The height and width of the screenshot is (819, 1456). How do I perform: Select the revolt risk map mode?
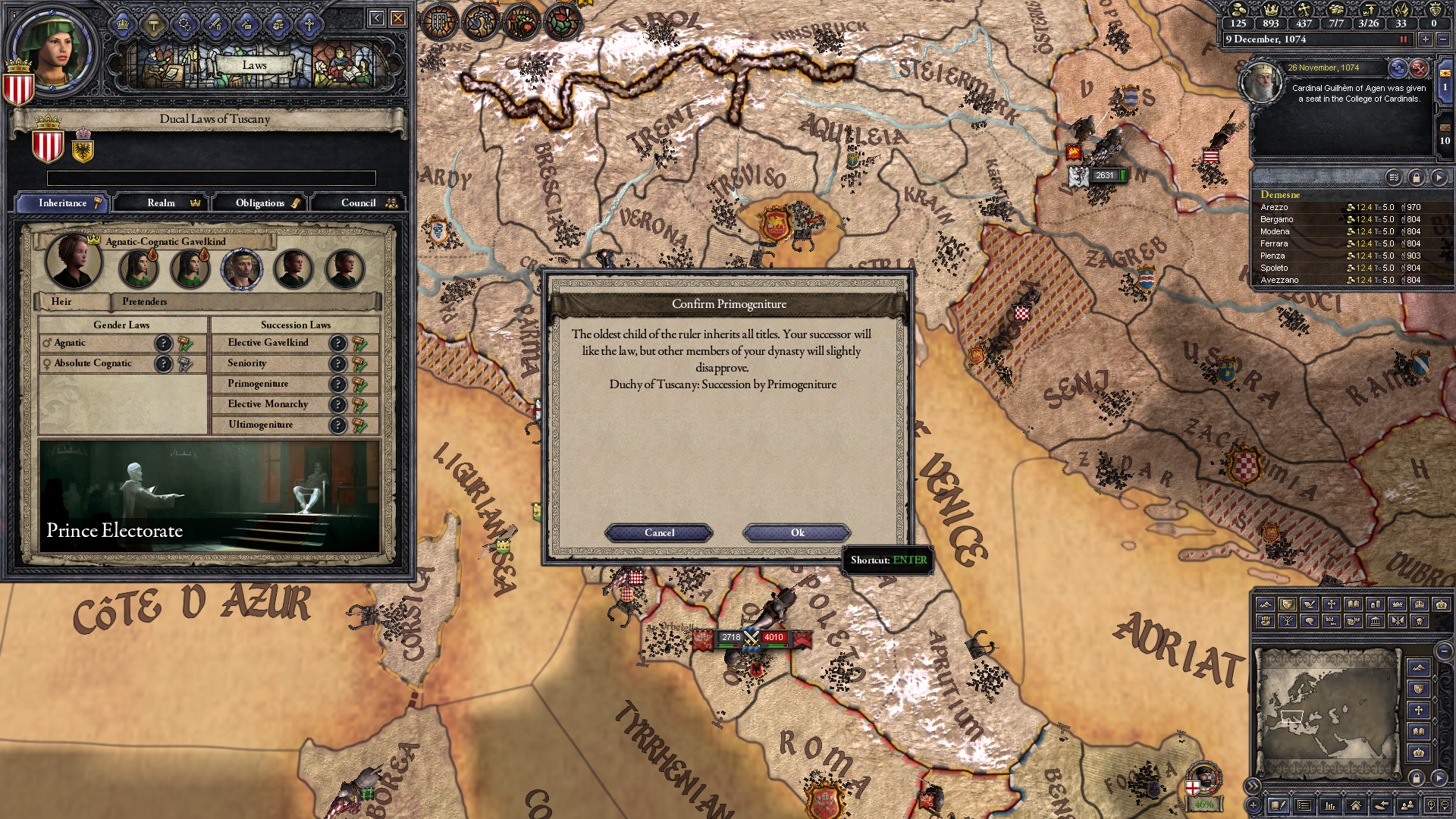click(x=1265, y=622)
